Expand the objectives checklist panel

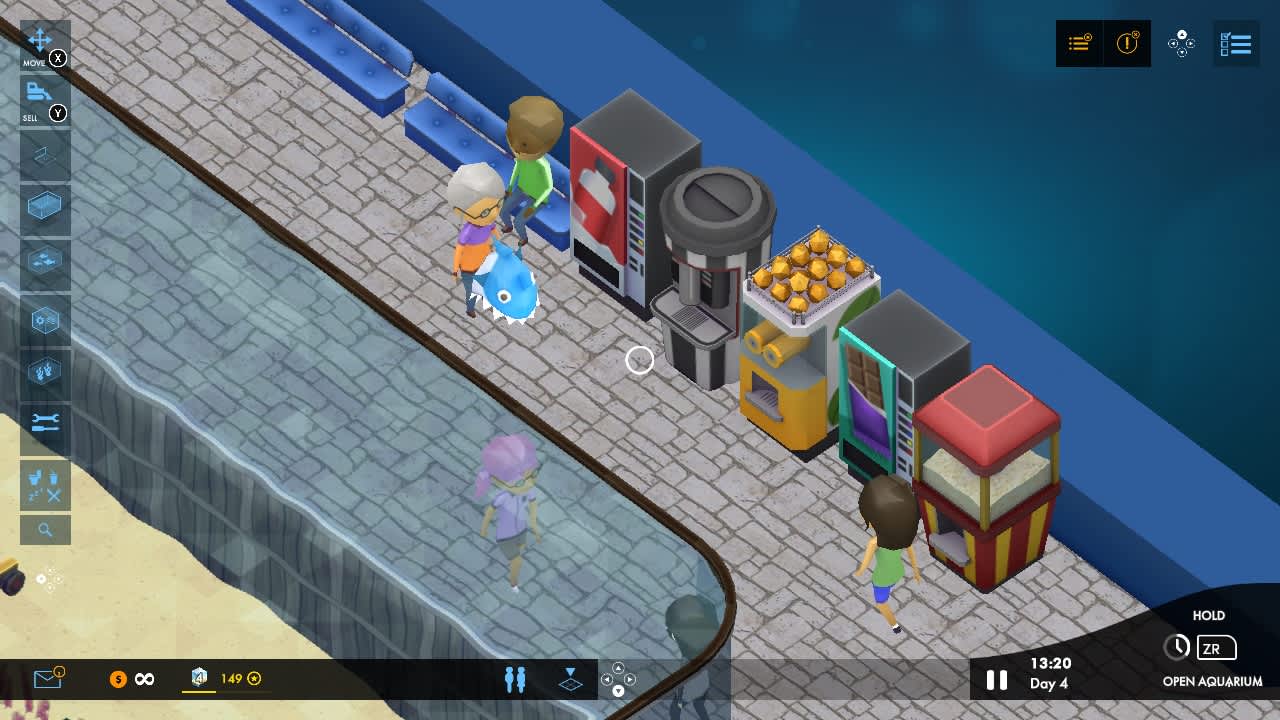(x=1237, y=43)
